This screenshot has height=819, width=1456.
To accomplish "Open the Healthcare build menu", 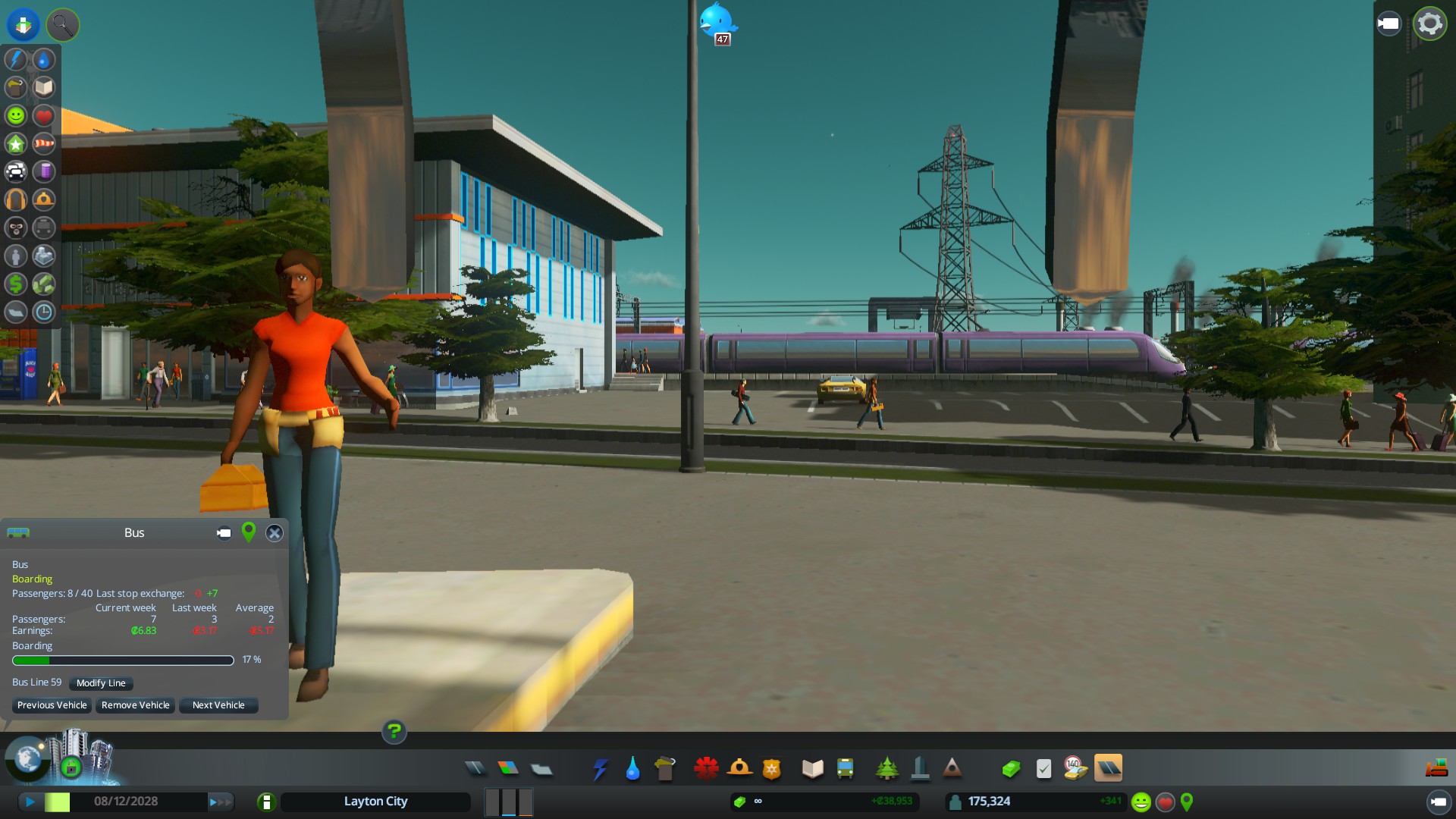I will click(706, 769).
